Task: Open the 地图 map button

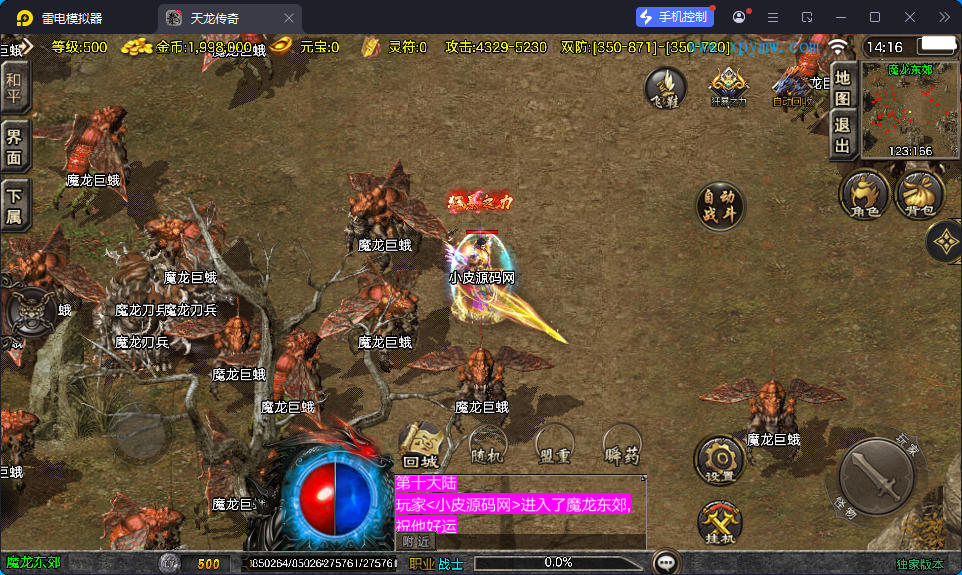Action: point(843,87)
